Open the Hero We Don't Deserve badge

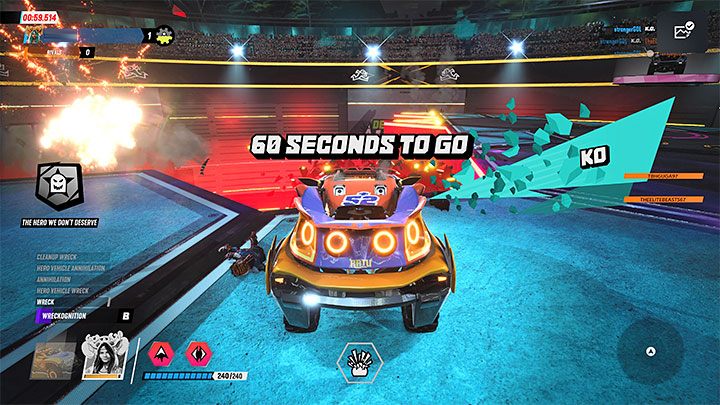60,184
